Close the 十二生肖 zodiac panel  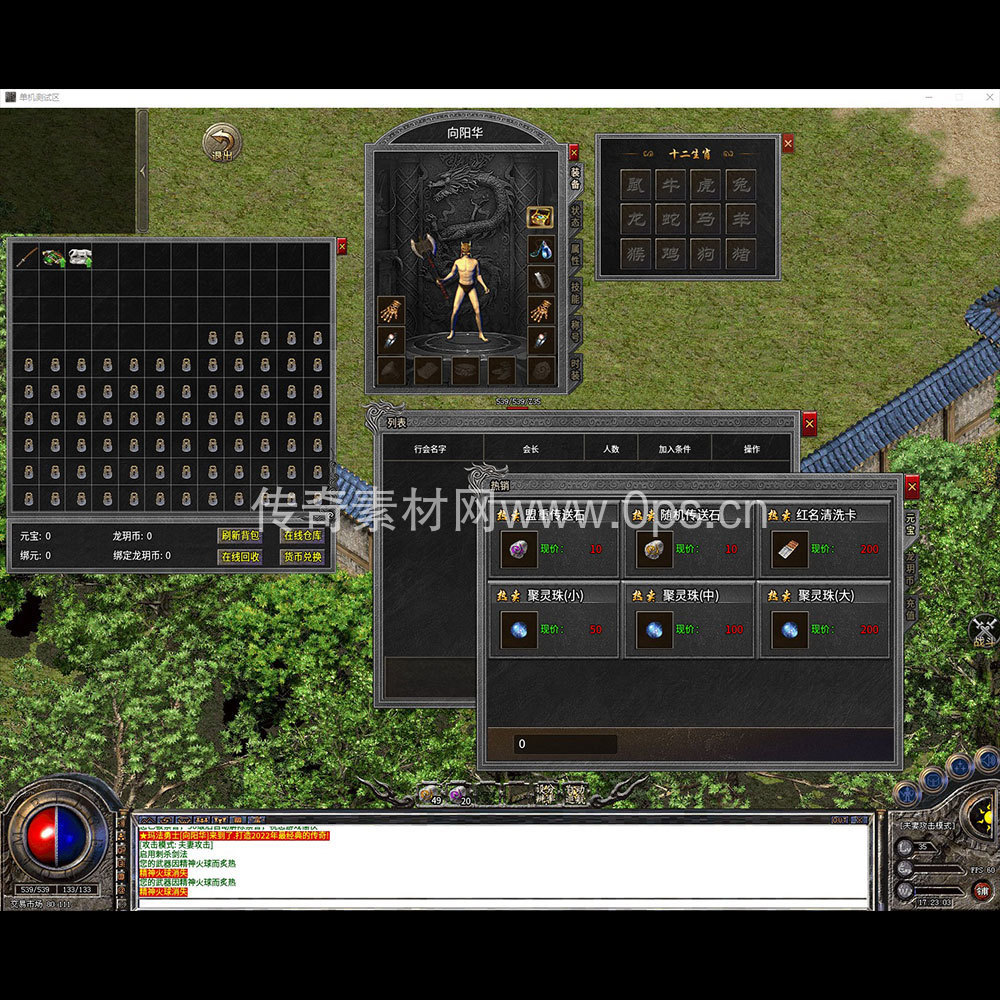pyautogui.click(x=787, y=144)
